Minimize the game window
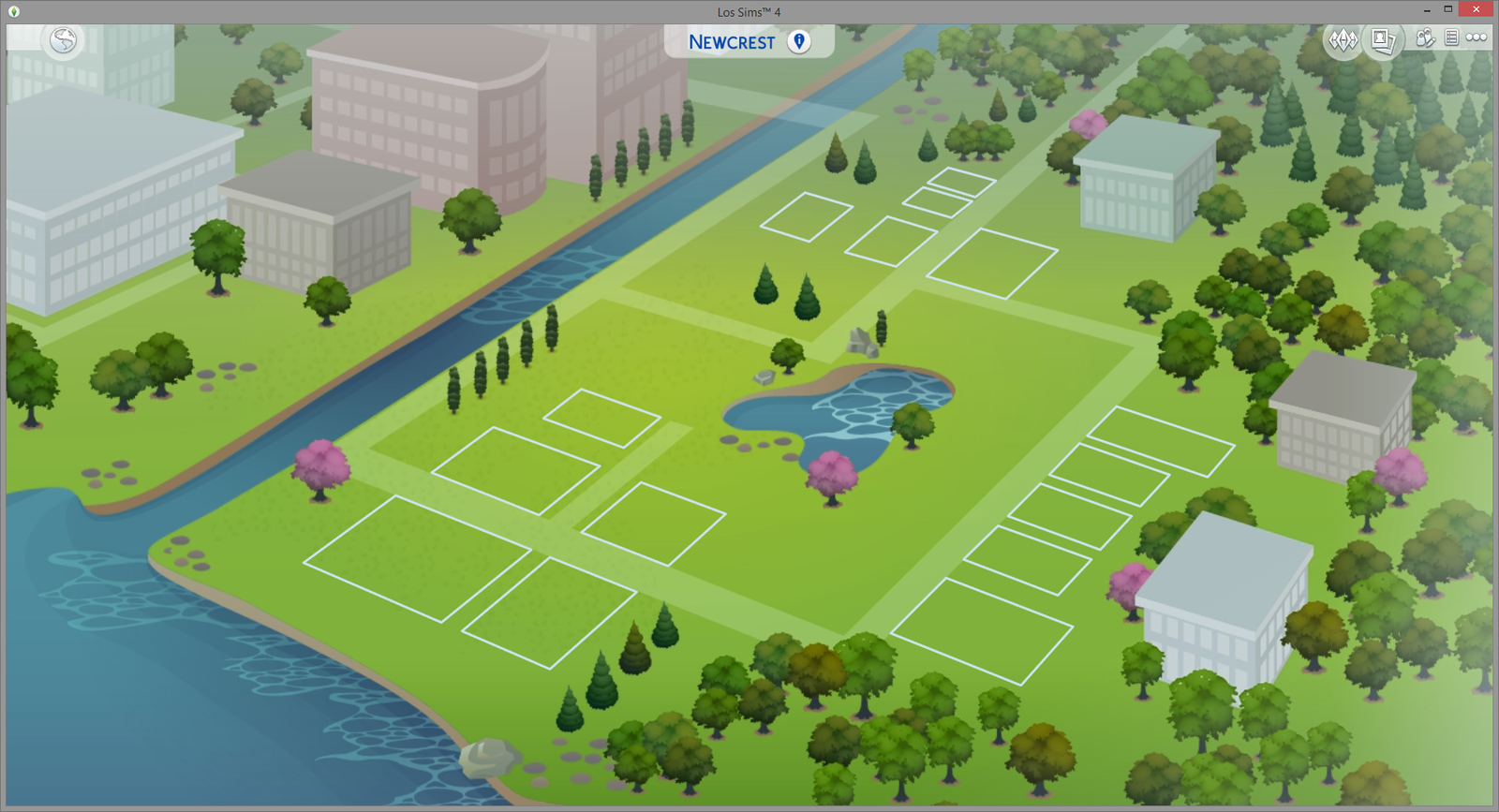Screen dimensions: 1499x812 (x=1426, y=9)
